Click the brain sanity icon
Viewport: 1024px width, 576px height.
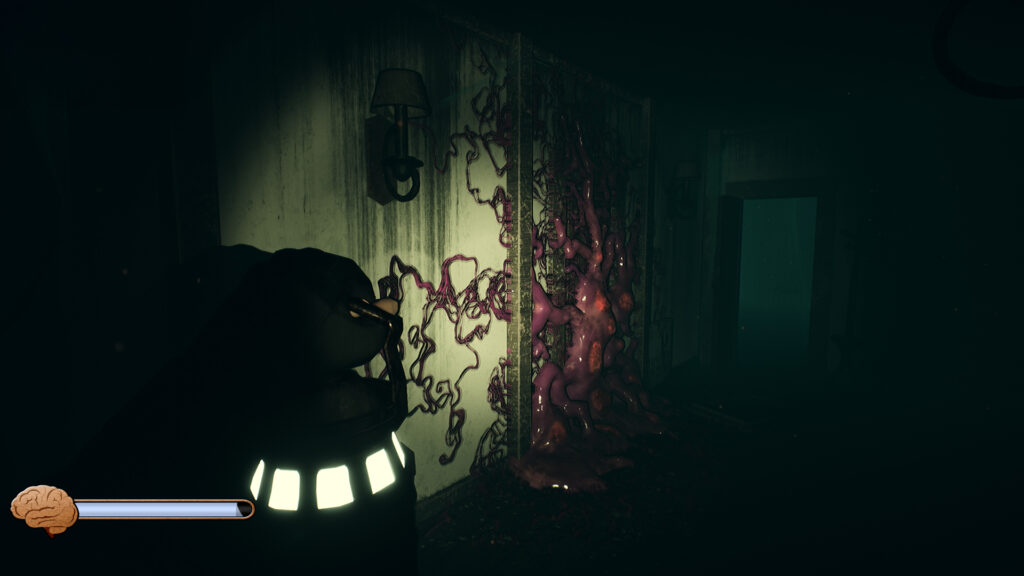(43, 508)
